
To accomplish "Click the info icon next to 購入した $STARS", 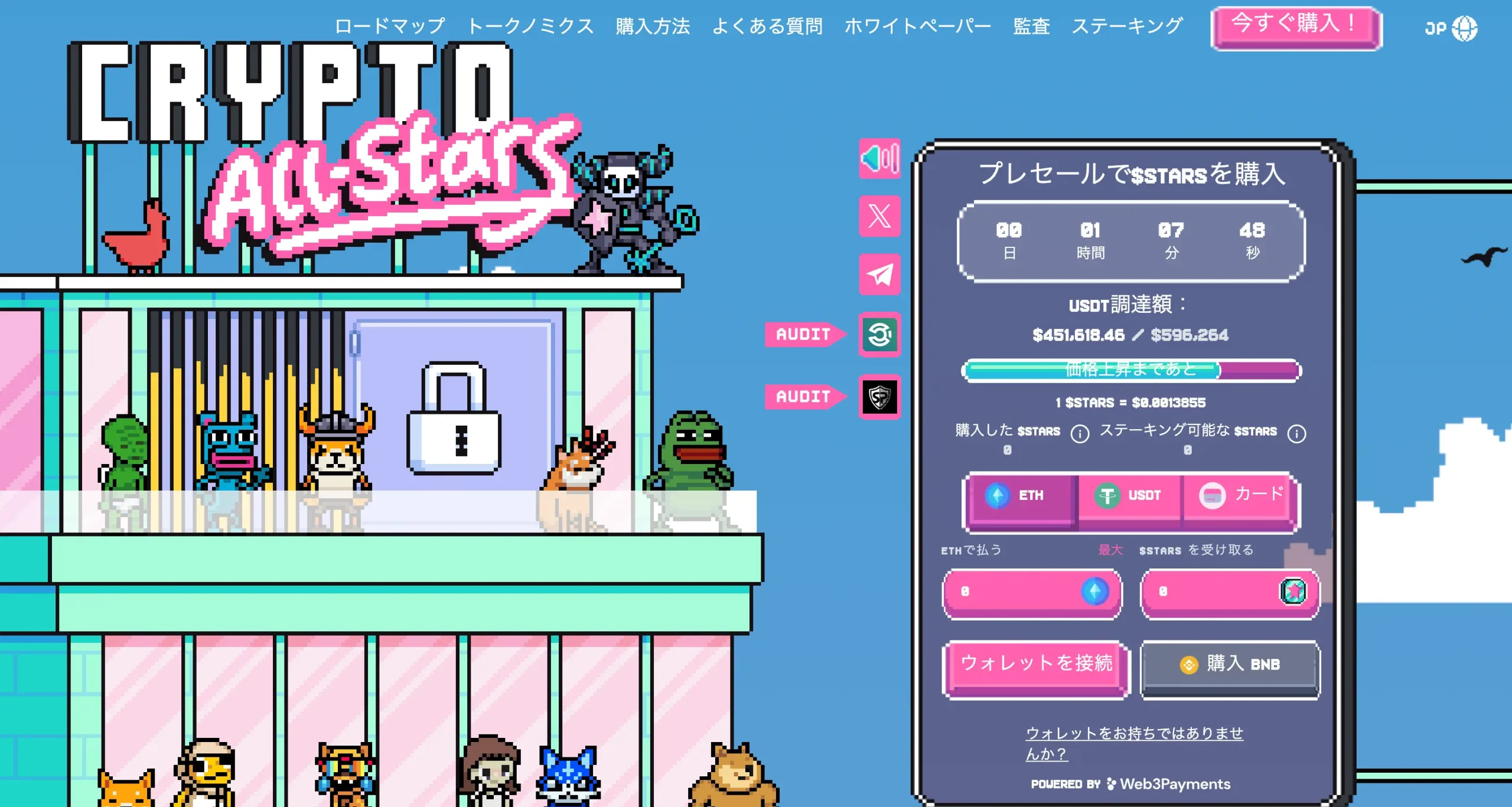I will (x=1080, y=433).
